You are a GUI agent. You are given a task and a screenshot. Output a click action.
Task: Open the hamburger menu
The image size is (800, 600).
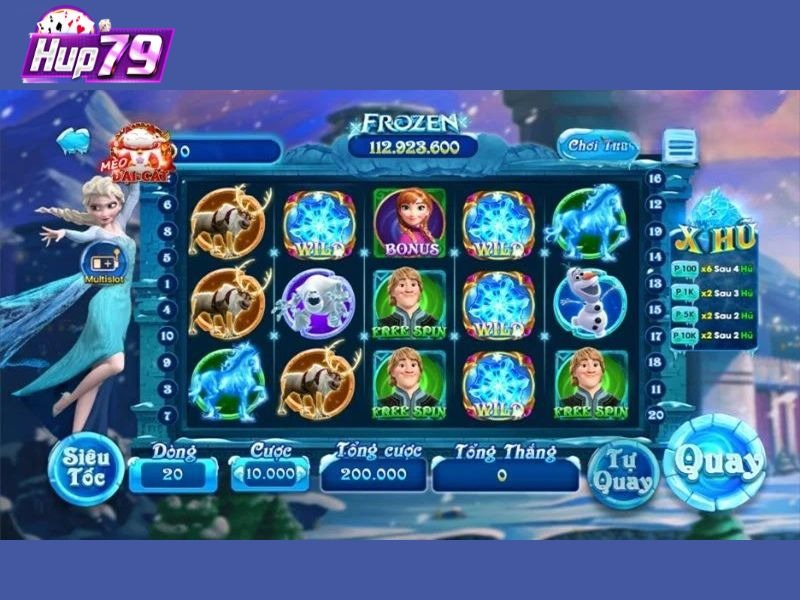click(x=681, y=148)
